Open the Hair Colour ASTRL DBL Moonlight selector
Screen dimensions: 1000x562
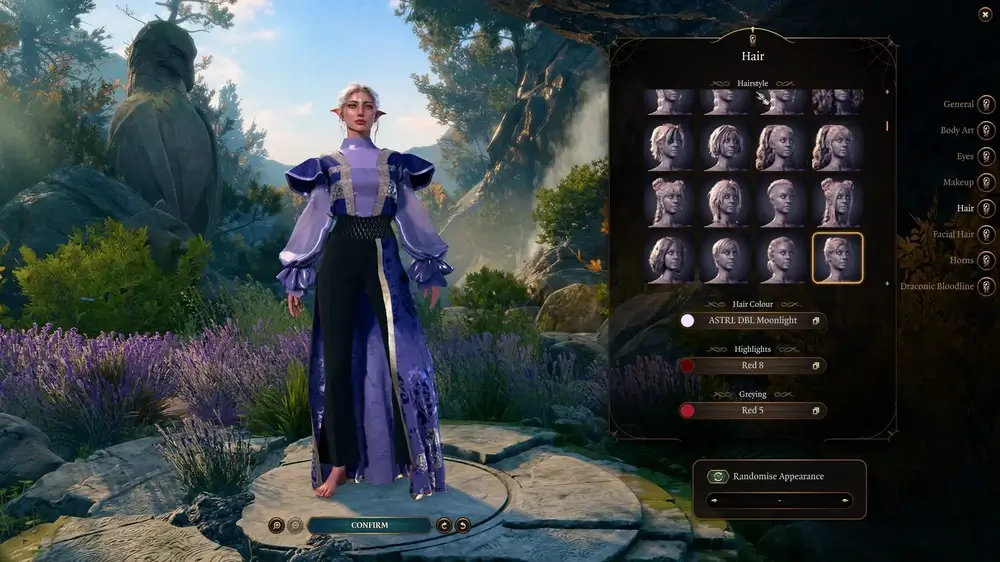tap(751, 321)
